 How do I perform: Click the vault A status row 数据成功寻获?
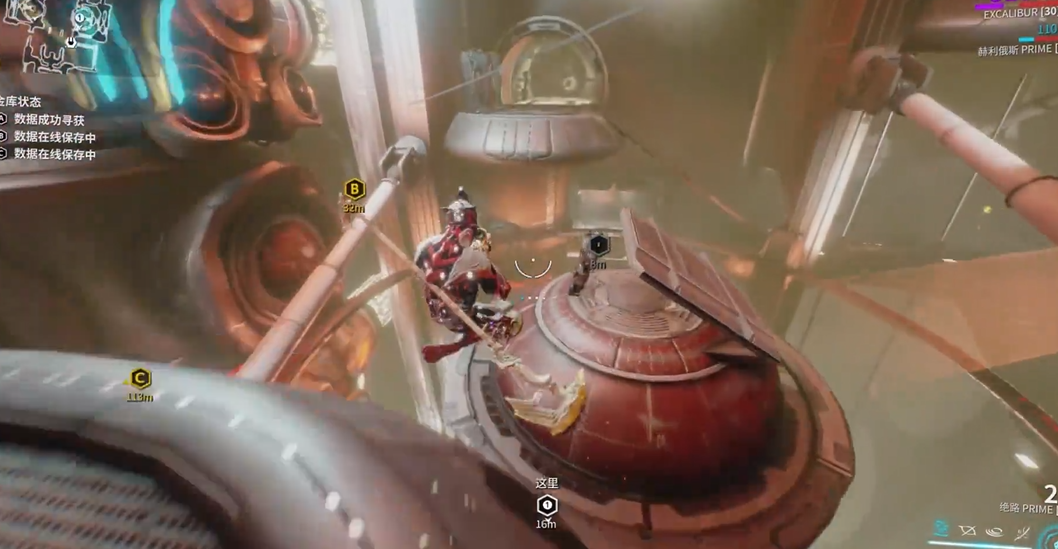(48, 120)
